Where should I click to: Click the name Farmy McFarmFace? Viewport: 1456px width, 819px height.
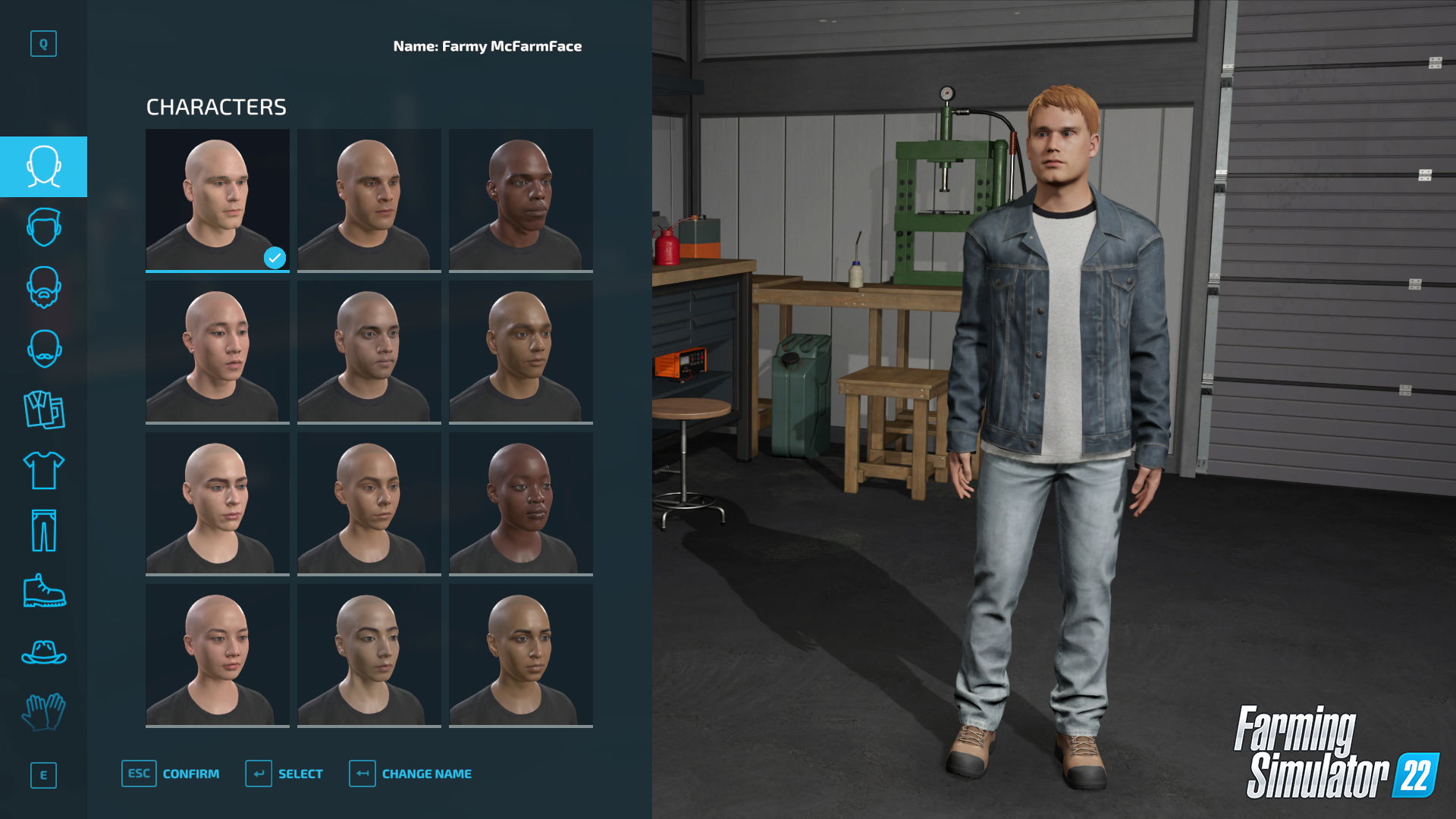coord(487,46)
